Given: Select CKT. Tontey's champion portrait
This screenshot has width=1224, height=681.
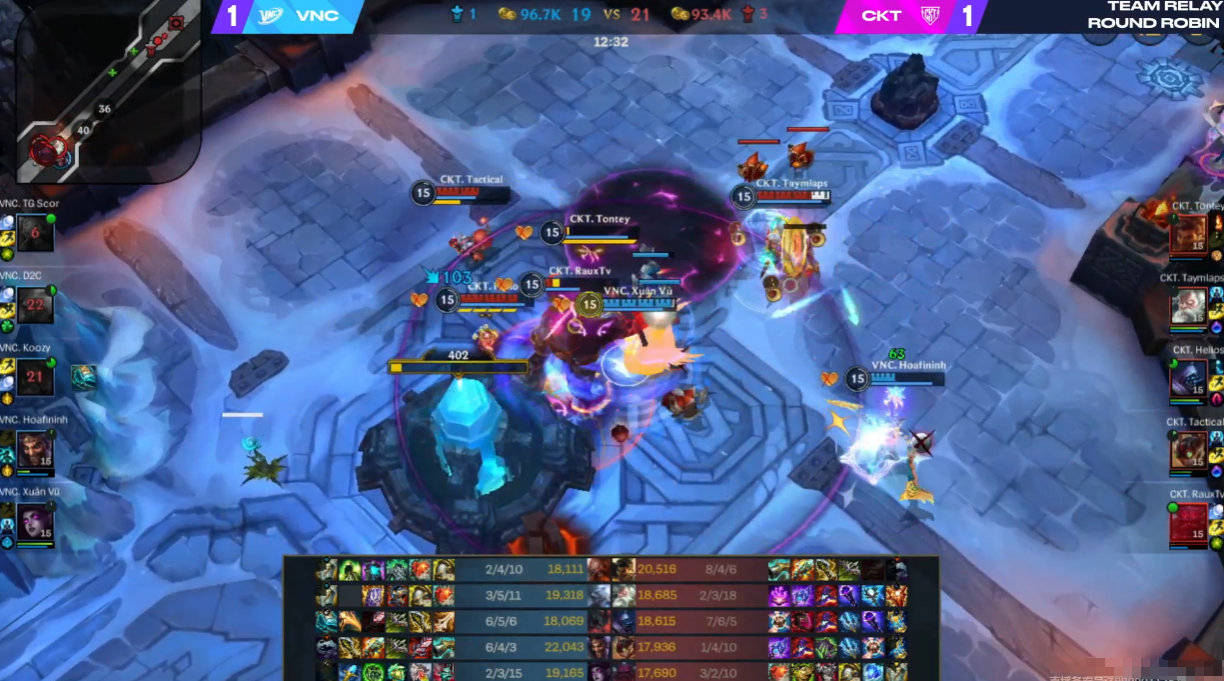Looking at the screenshot, I should 1189,234.
